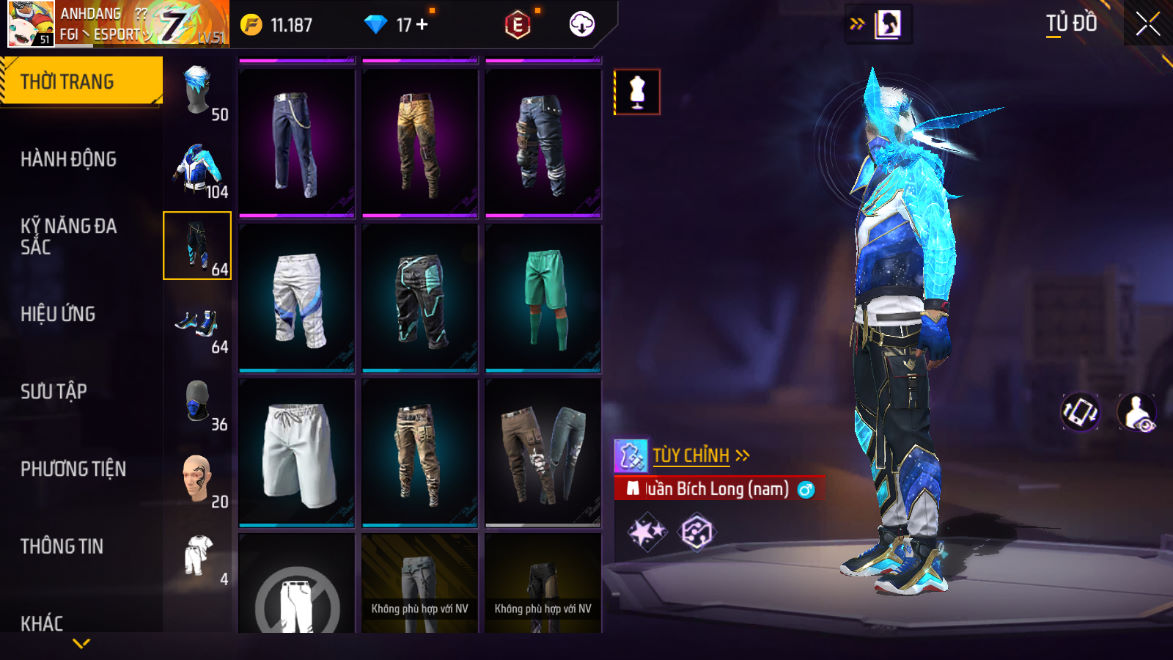Select the jacket subcategory with 104 items
The height and width of the screenshot is (660, 1173).
(197, 167)
